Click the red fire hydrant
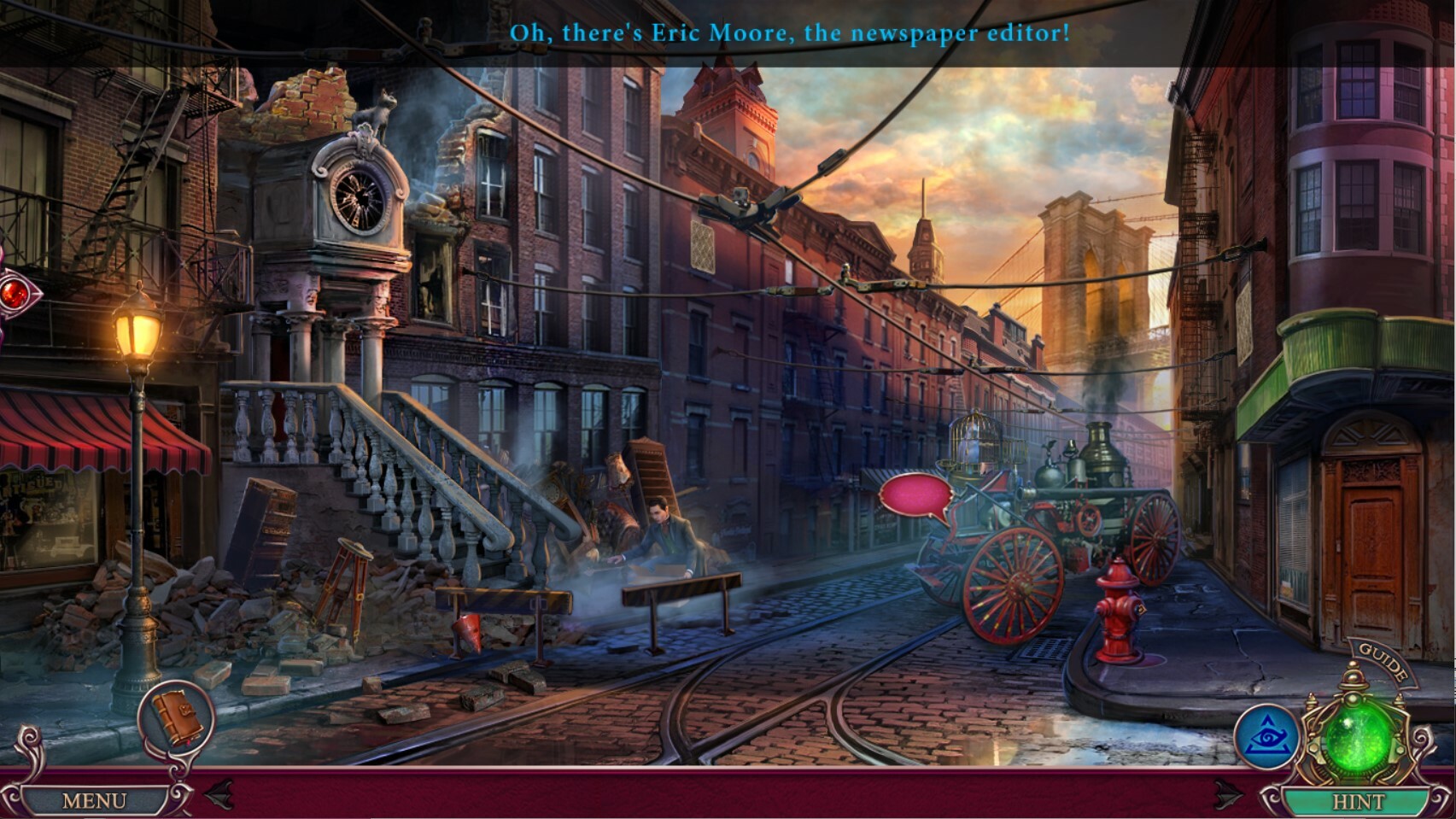Viewport: 1456px width, 819px height. tap(1119, 611)
